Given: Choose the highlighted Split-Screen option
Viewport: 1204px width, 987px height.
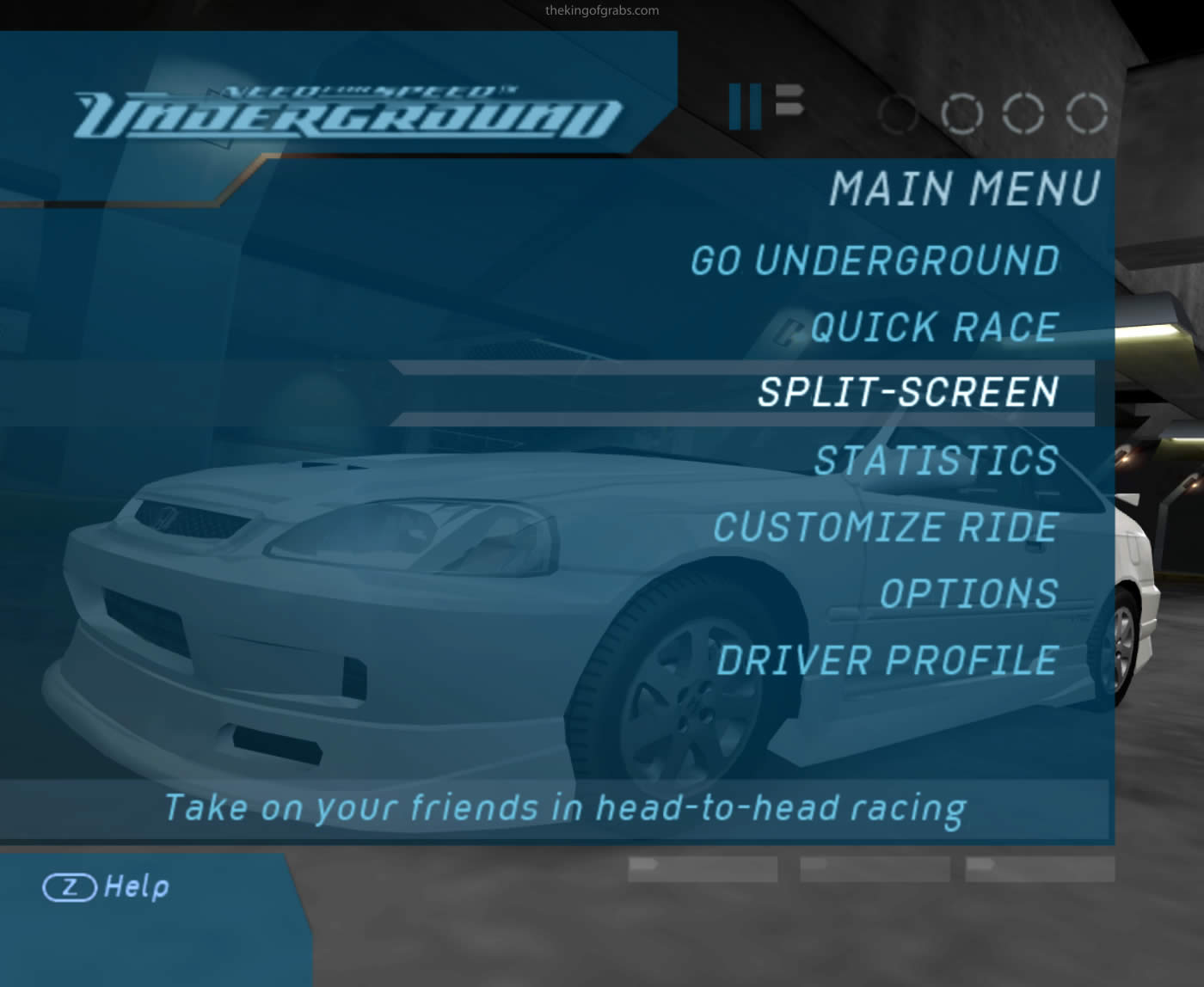Looking at the screenshot, I should pyautogui.click(x=907, y=392).
